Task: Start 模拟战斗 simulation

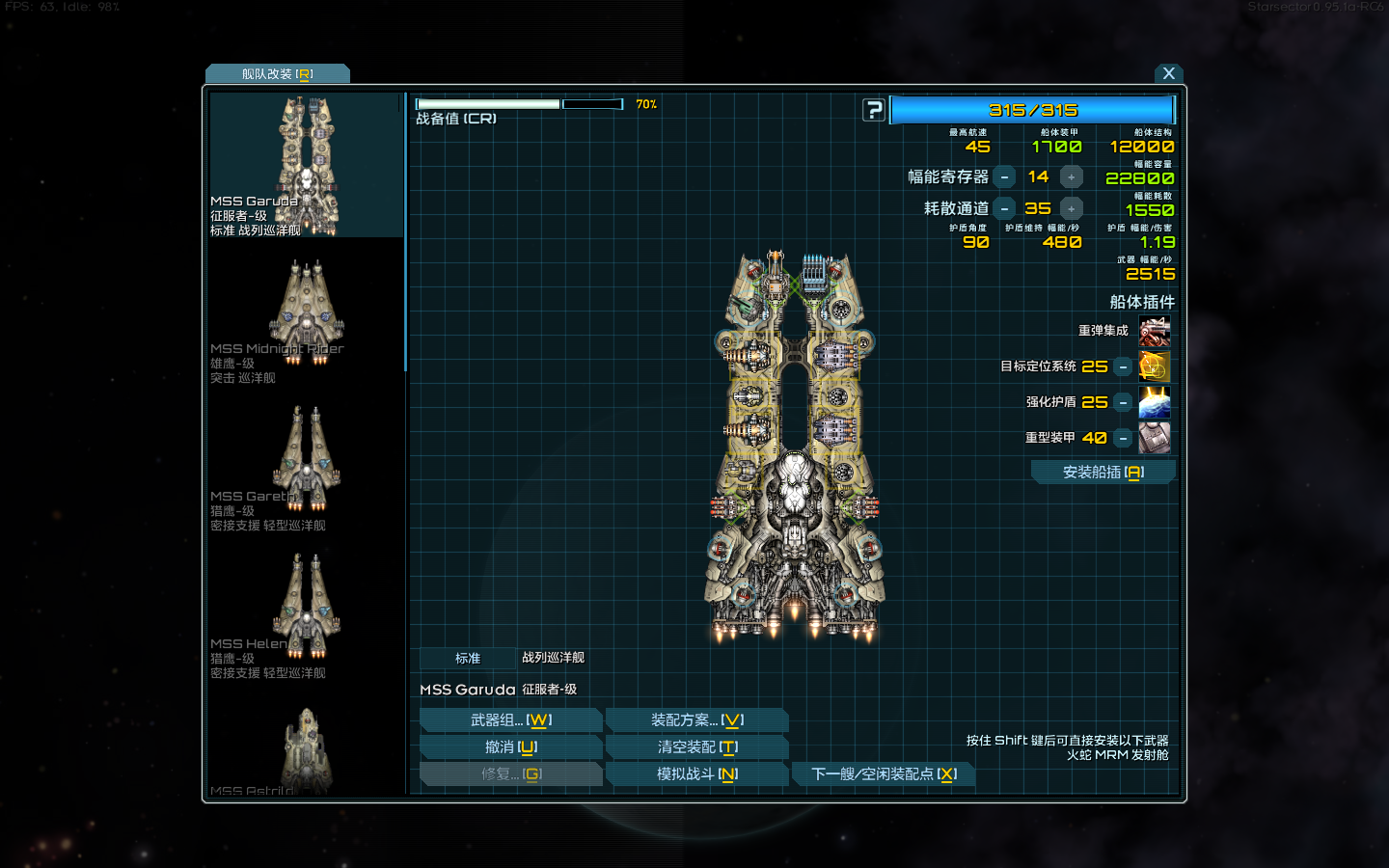Action: tap(696, 774)
